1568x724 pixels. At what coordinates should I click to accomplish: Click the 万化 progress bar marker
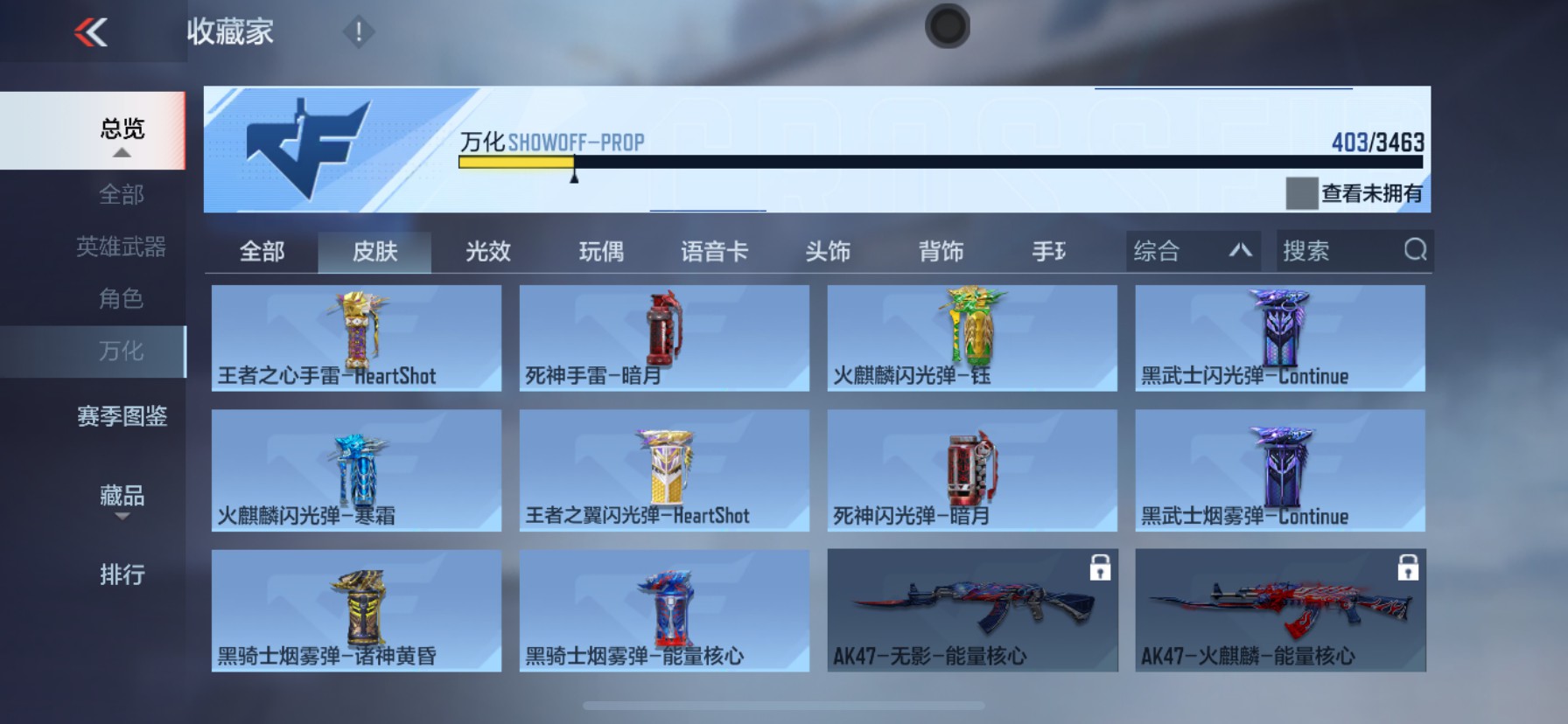click(575, 177)
